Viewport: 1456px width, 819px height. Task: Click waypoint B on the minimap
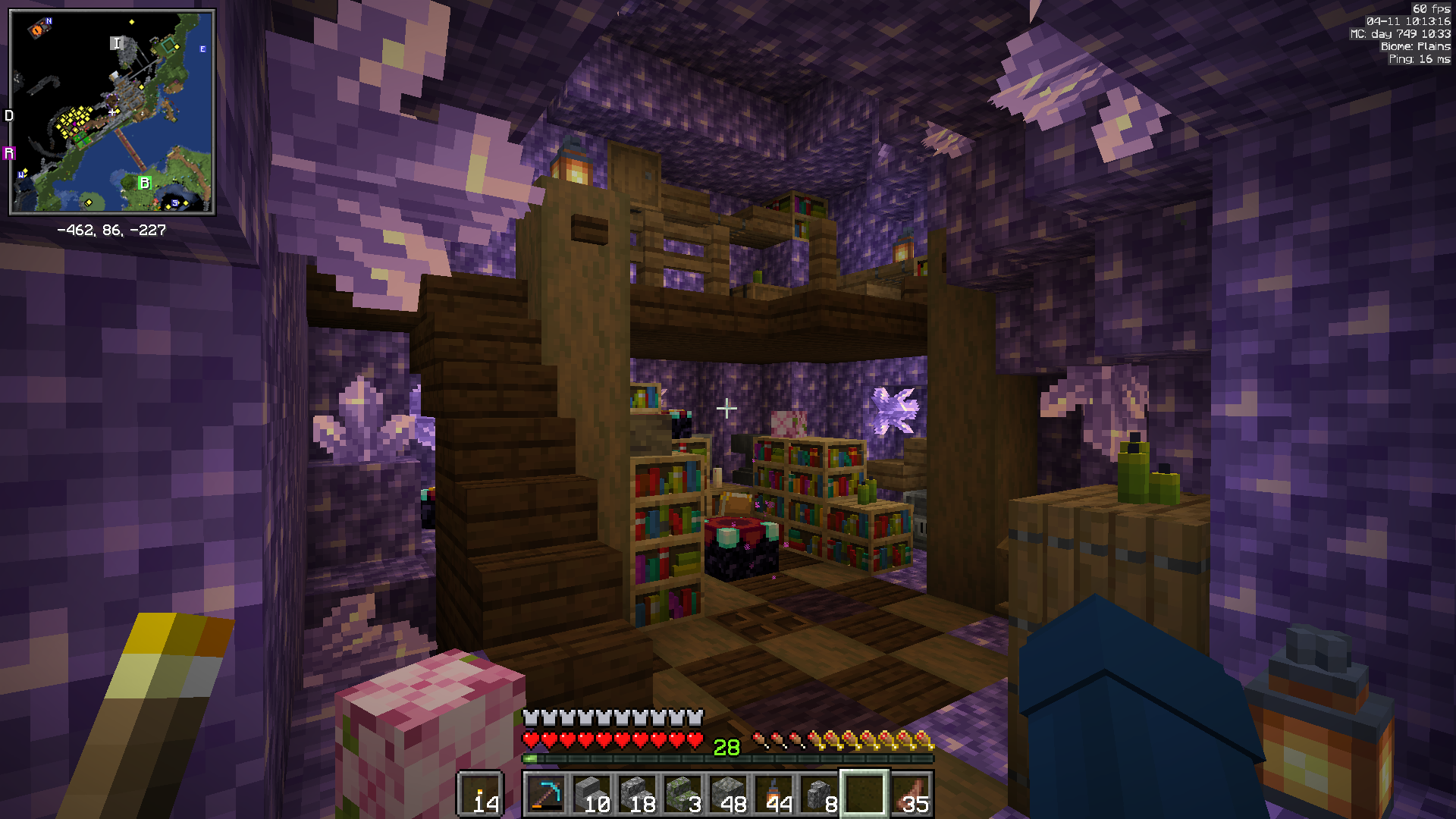[x=144, y=183]
